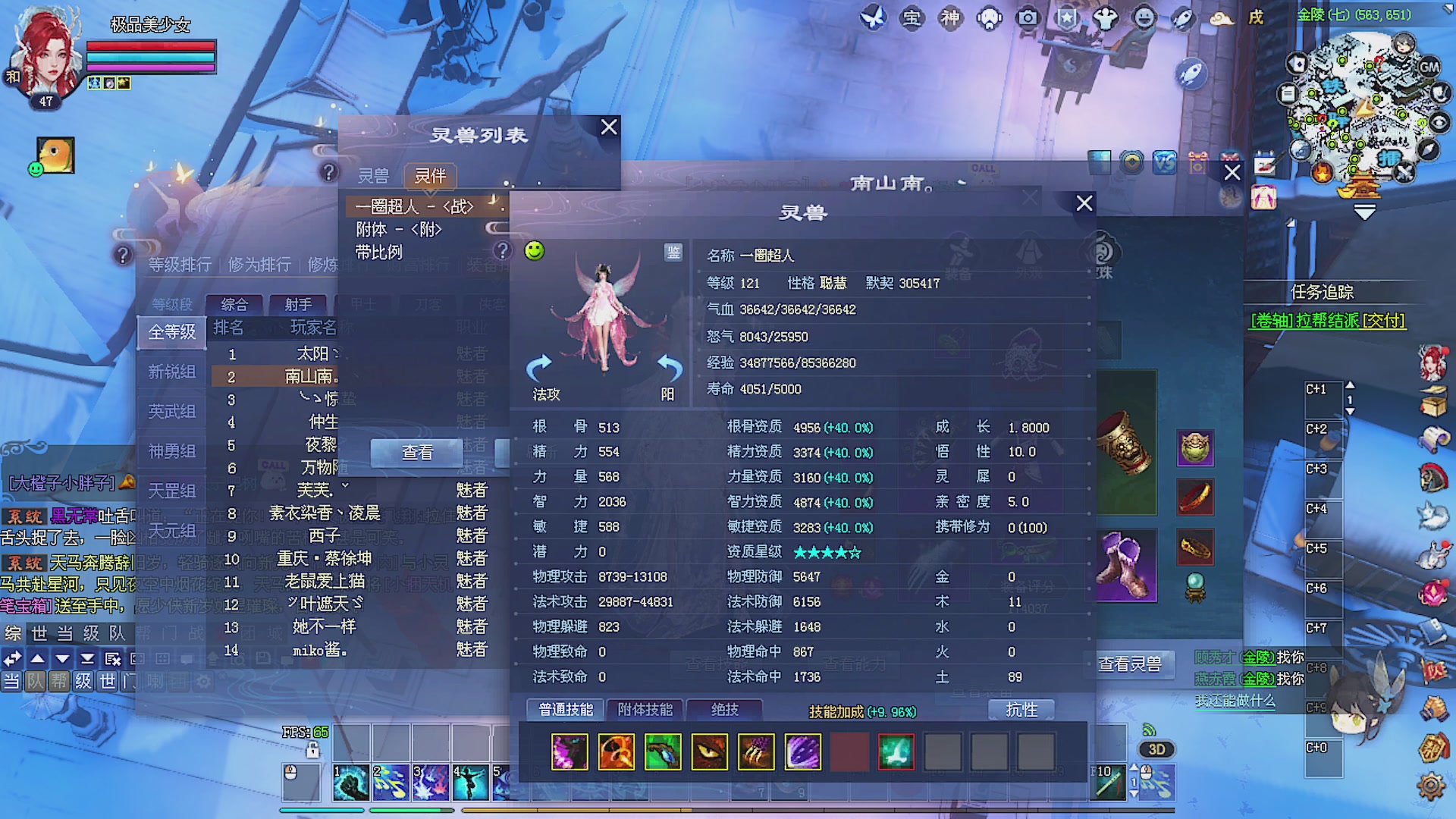This screenshot has width=1456, height=819.
Task: Toggle the 3D view button near hotbar
Action: point(1156,749)
